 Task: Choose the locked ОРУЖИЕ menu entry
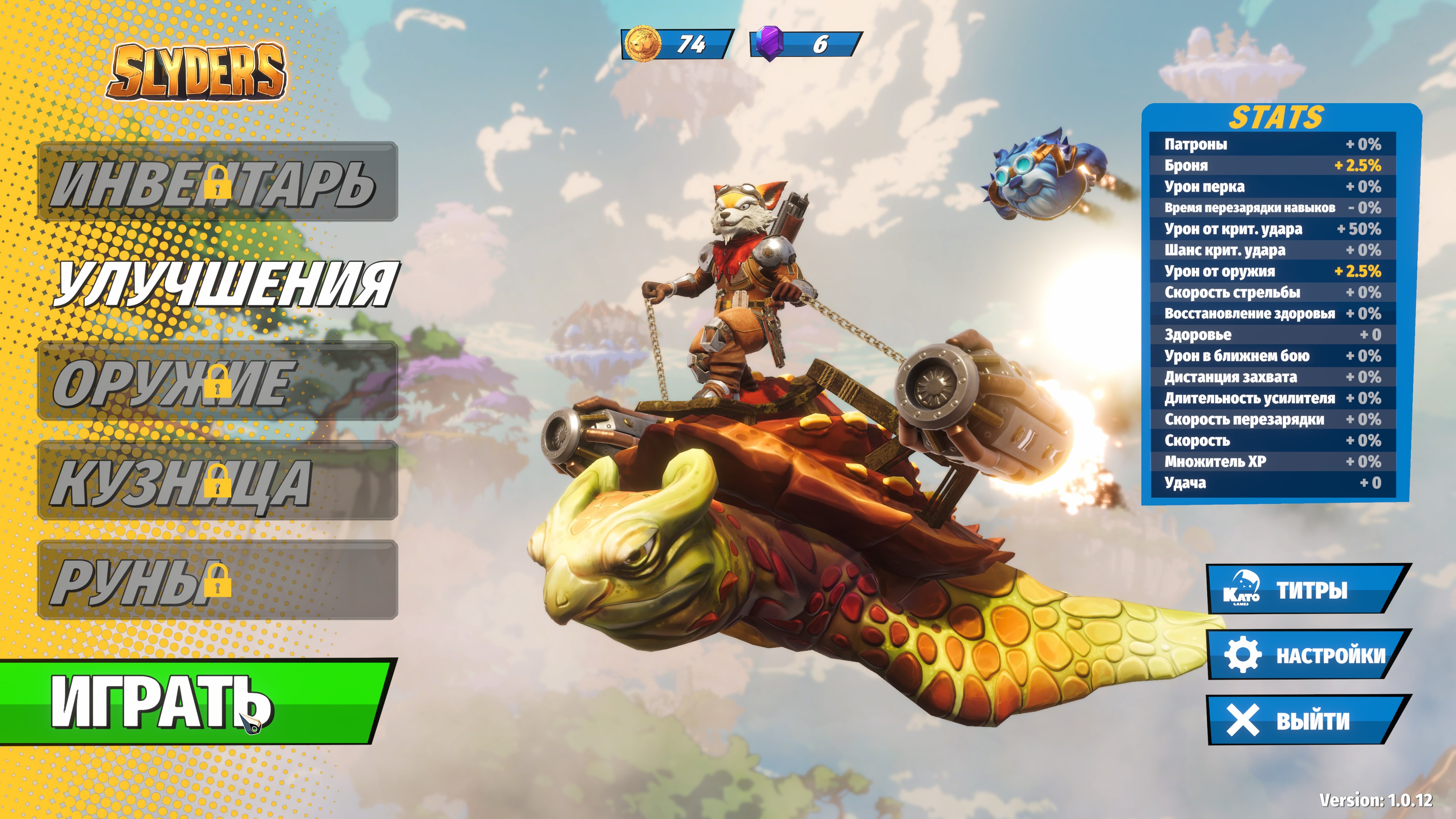[218, 380]
